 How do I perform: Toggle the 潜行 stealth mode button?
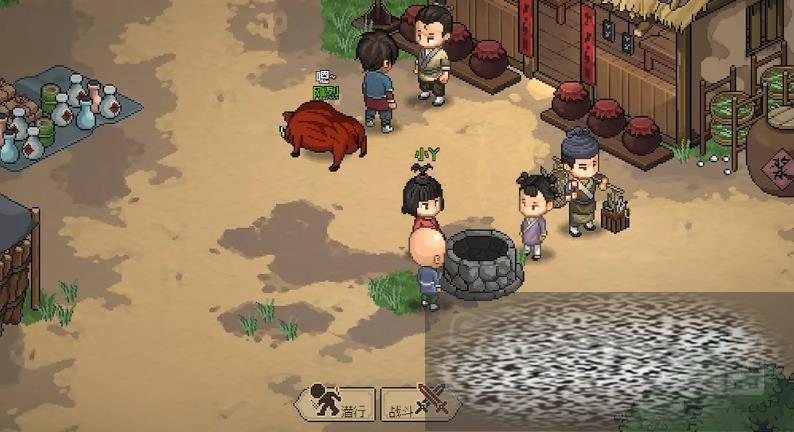click(337, 403)
